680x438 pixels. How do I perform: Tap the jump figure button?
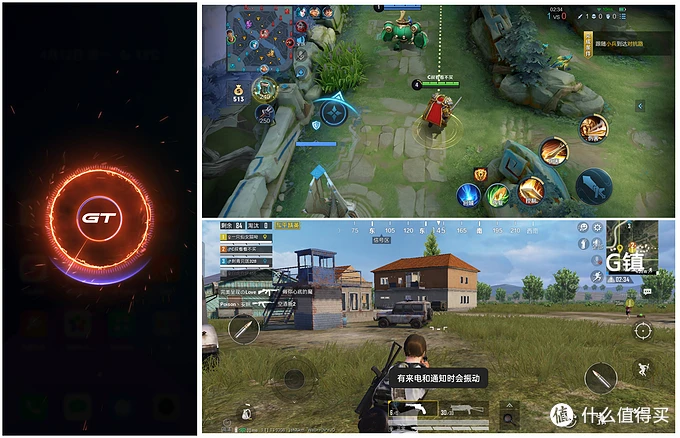(x=645, y=368)
